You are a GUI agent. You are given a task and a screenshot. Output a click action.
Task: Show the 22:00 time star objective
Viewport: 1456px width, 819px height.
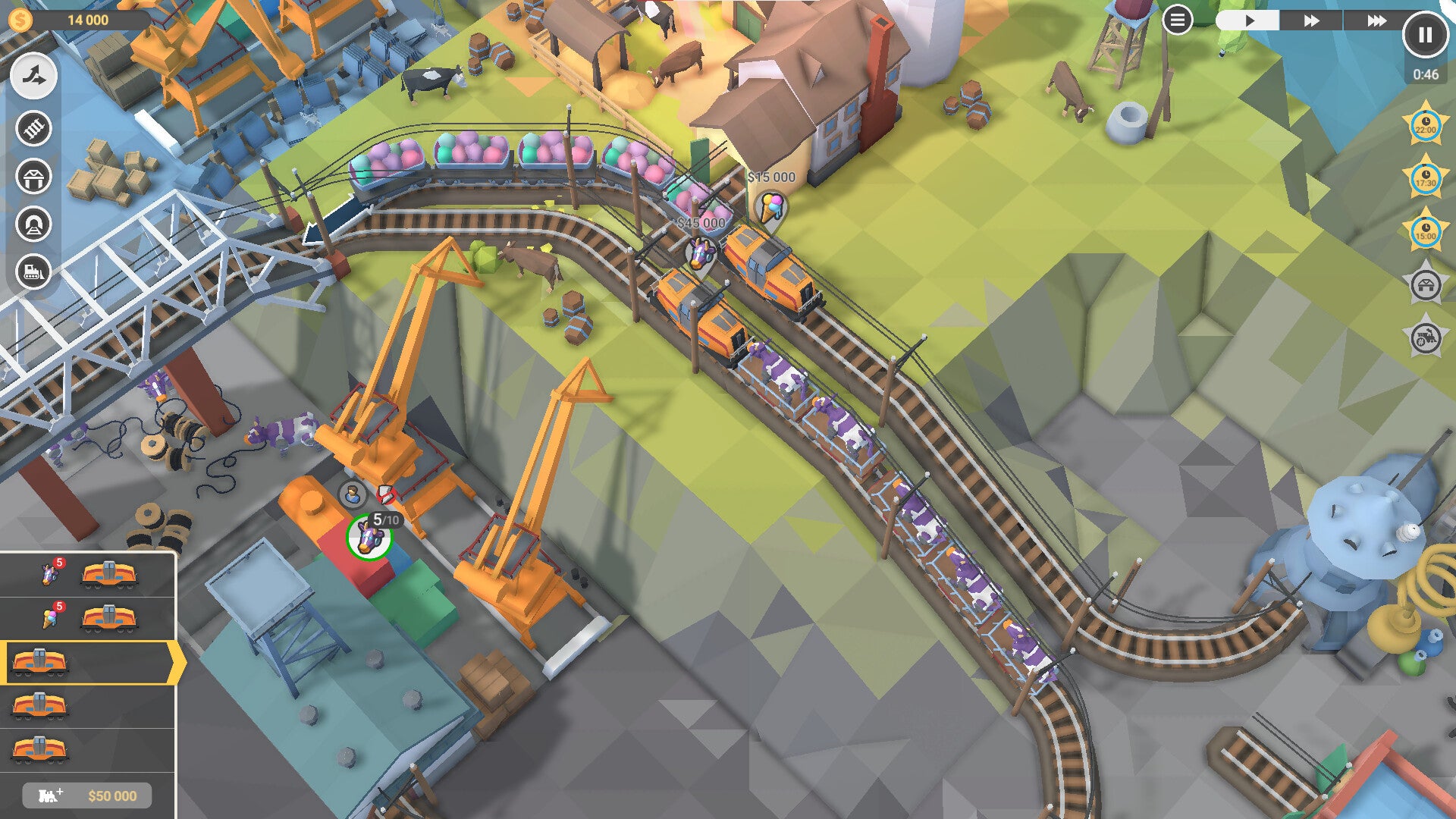pos(1426,125)
